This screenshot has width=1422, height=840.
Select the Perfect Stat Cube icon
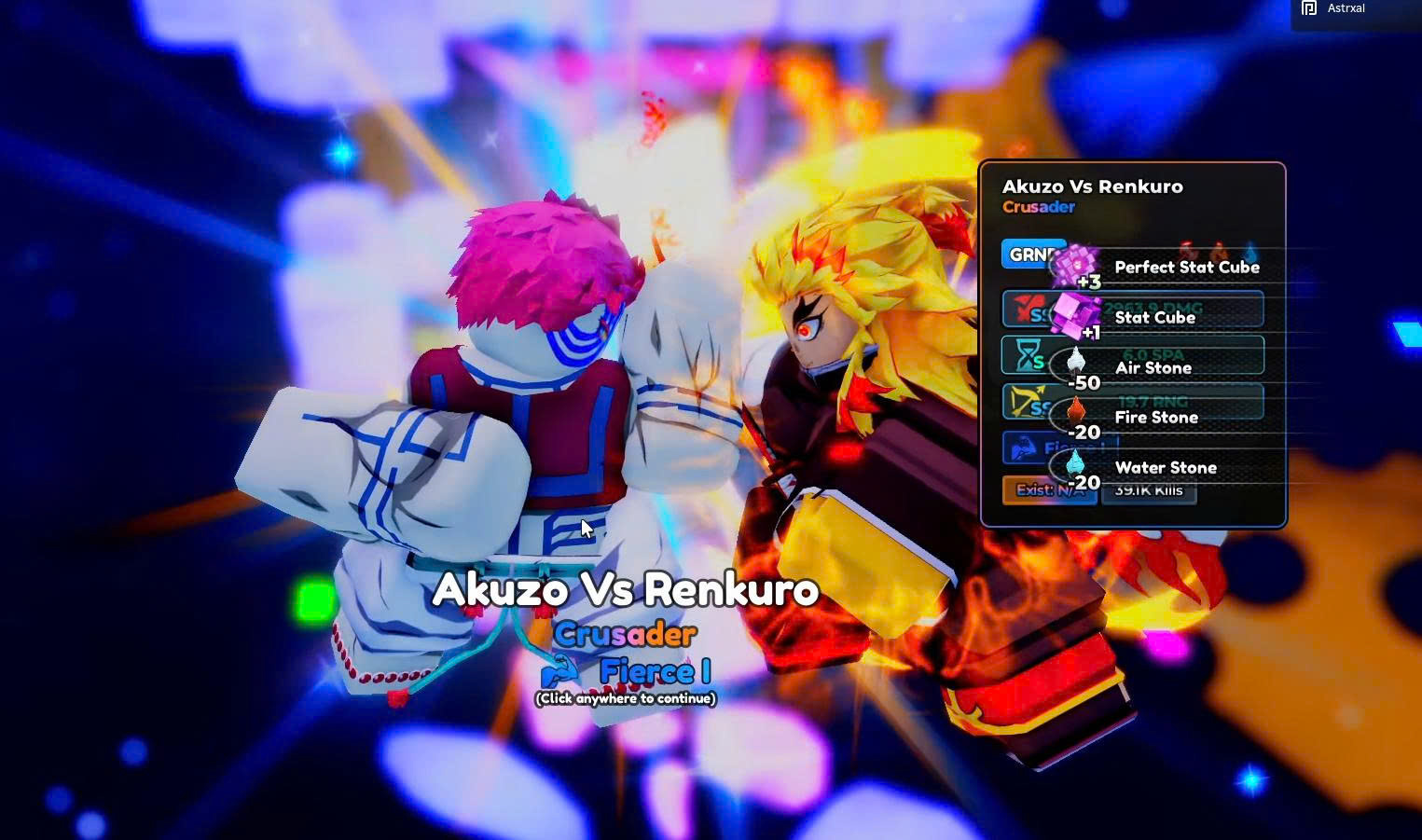pyautogui.click(x=1076, y=263)
